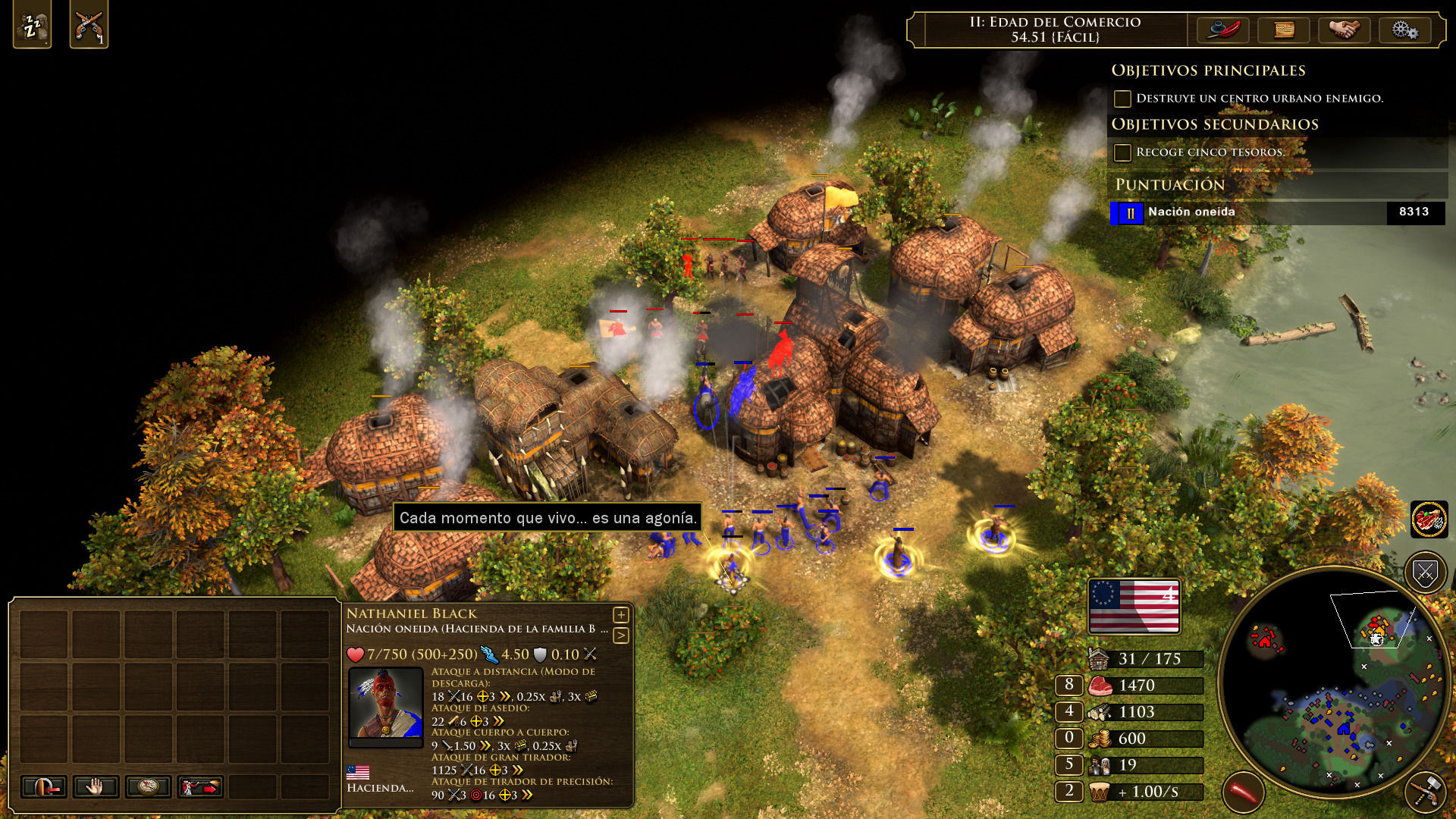
Task: Click the garrison command button with red arrow
Action: (x=43, y=787)
